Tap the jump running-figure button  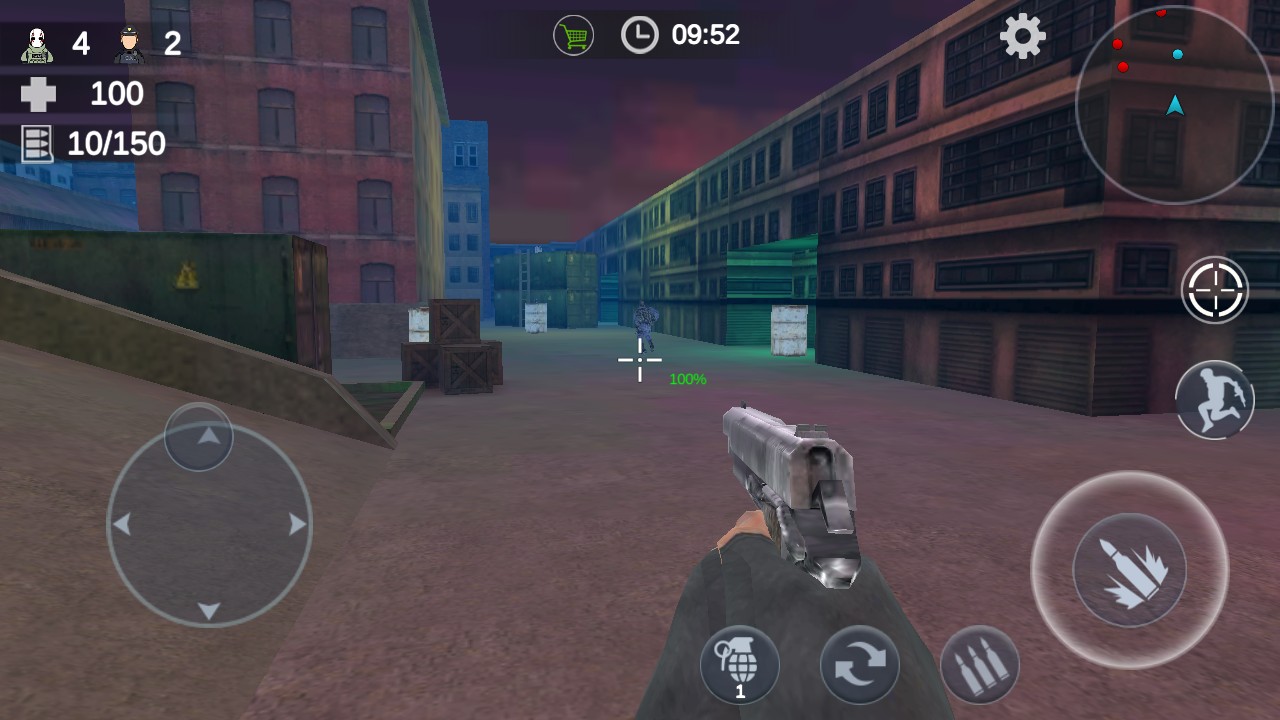pyautogui.click(x=1215, y=400)
